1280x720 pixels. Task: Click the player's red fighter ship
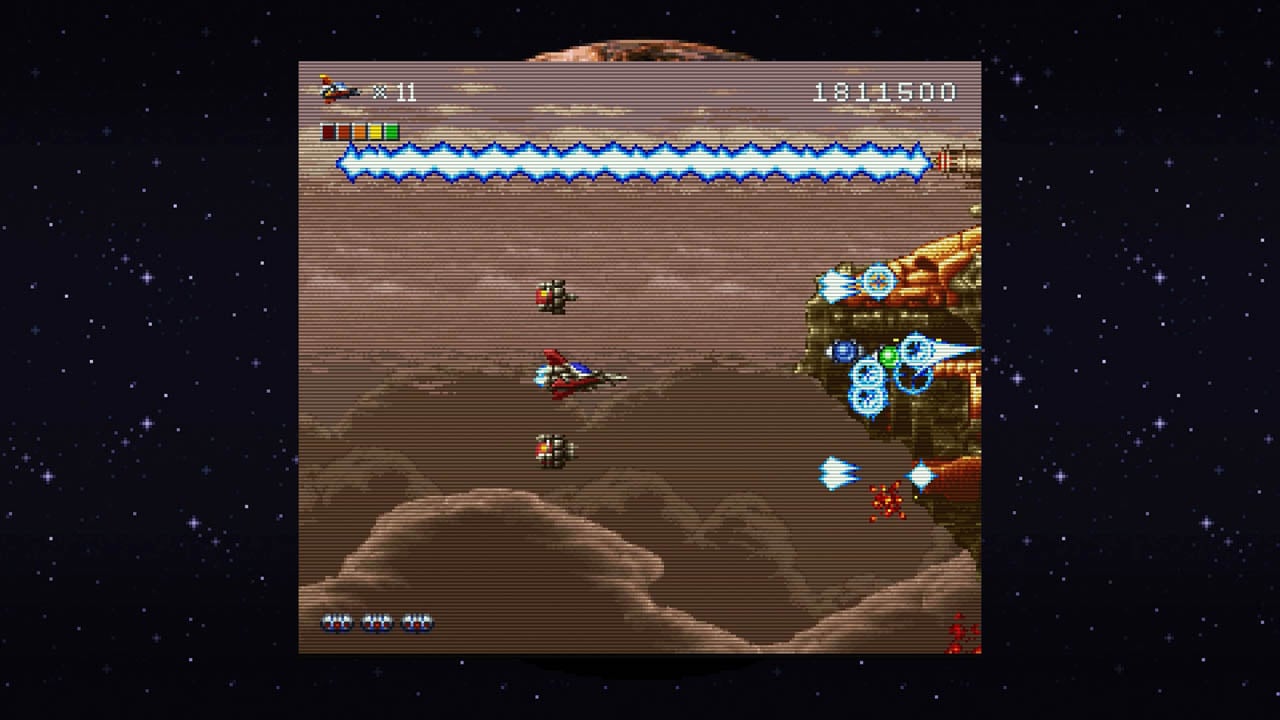click(x=570, y=375)
